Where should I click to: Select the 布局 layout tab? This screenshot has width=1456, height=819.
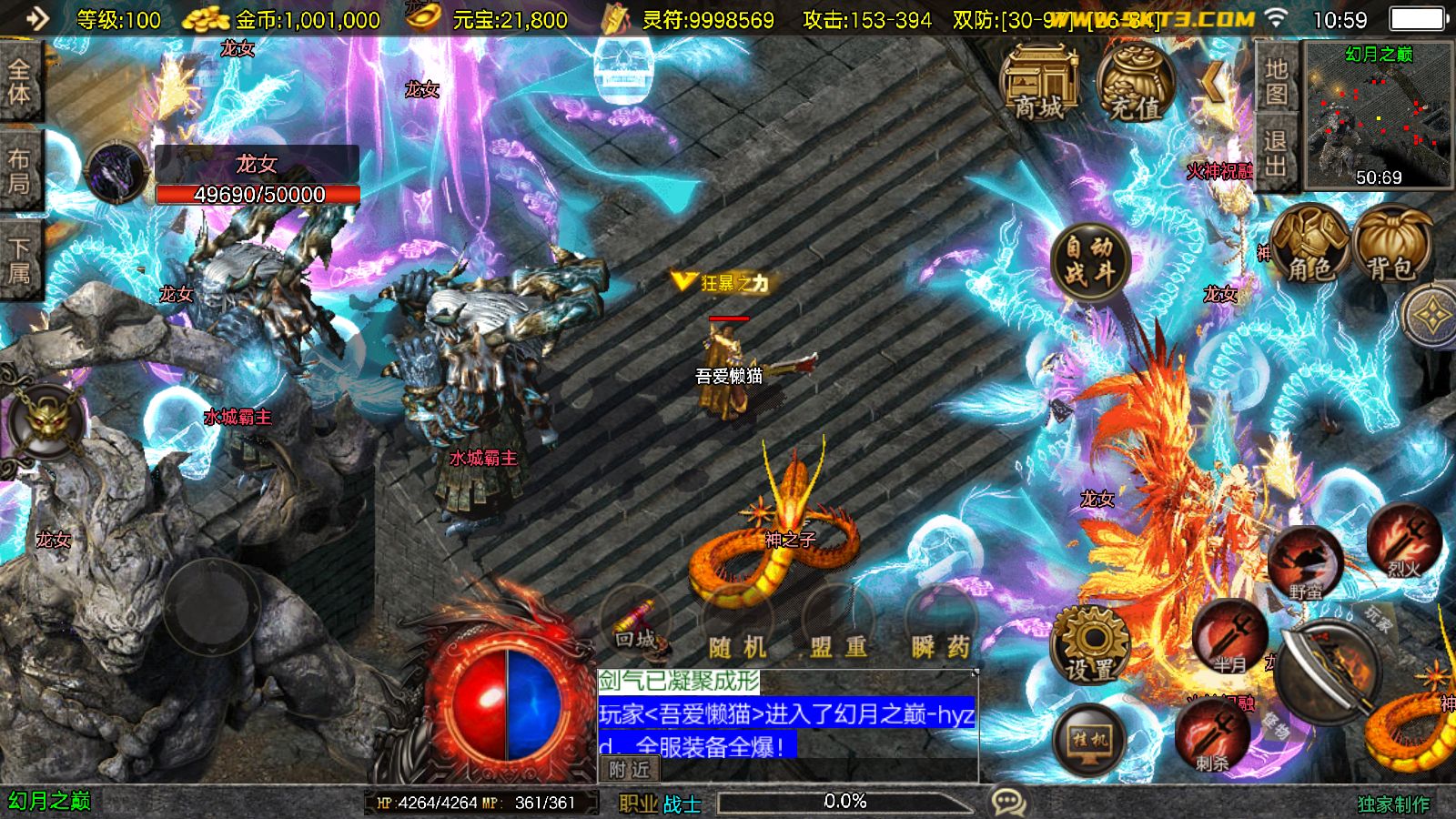(x=20, y=171)
